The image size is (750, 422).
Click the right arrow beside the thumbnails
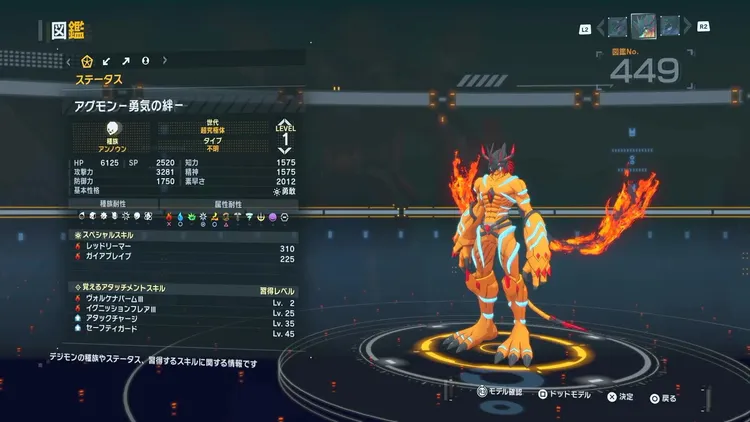tap(686, 27)
